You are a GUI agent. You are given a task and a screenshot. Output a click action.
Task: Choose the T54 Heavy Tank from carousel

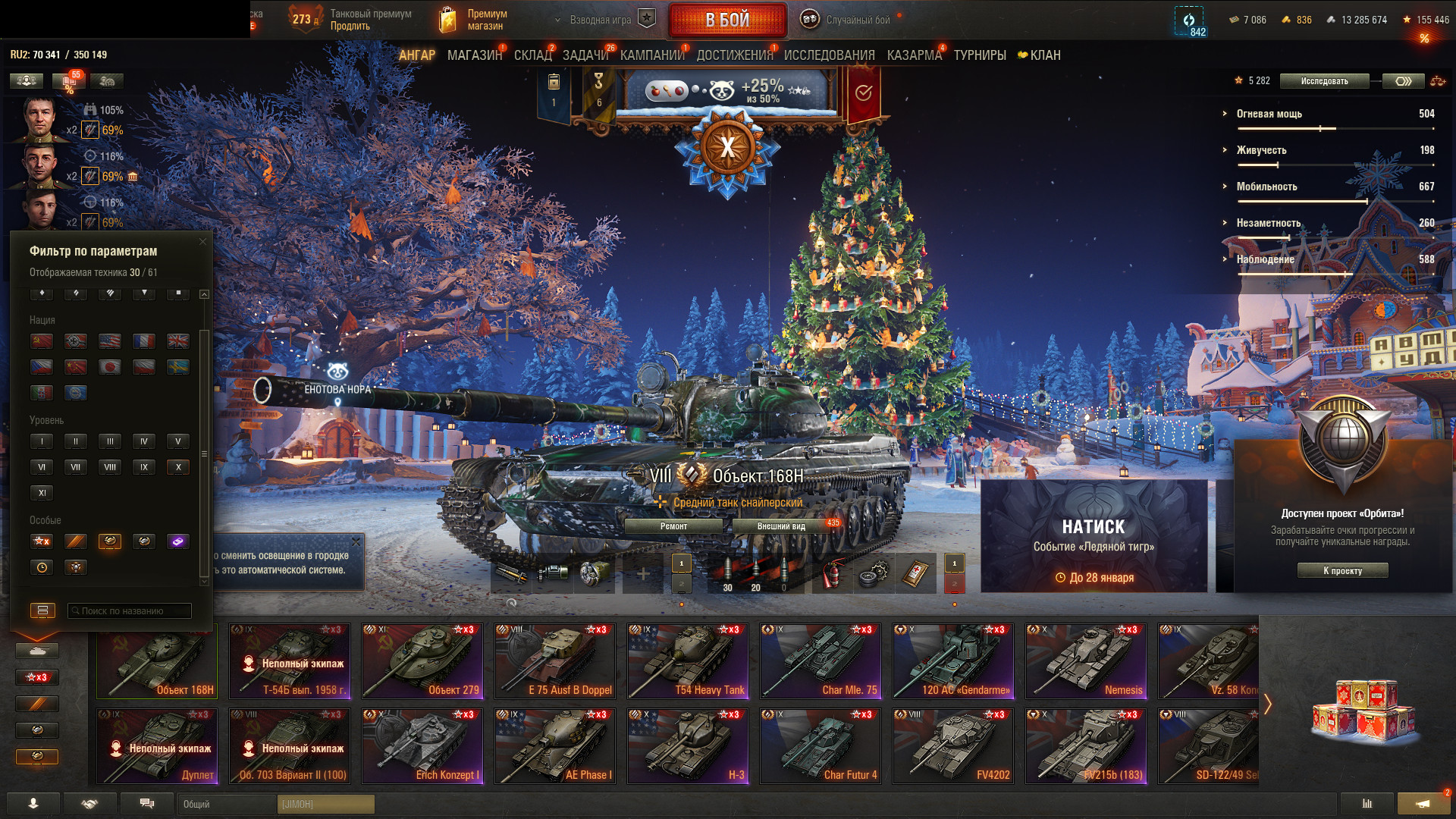[x=688, y=661]
